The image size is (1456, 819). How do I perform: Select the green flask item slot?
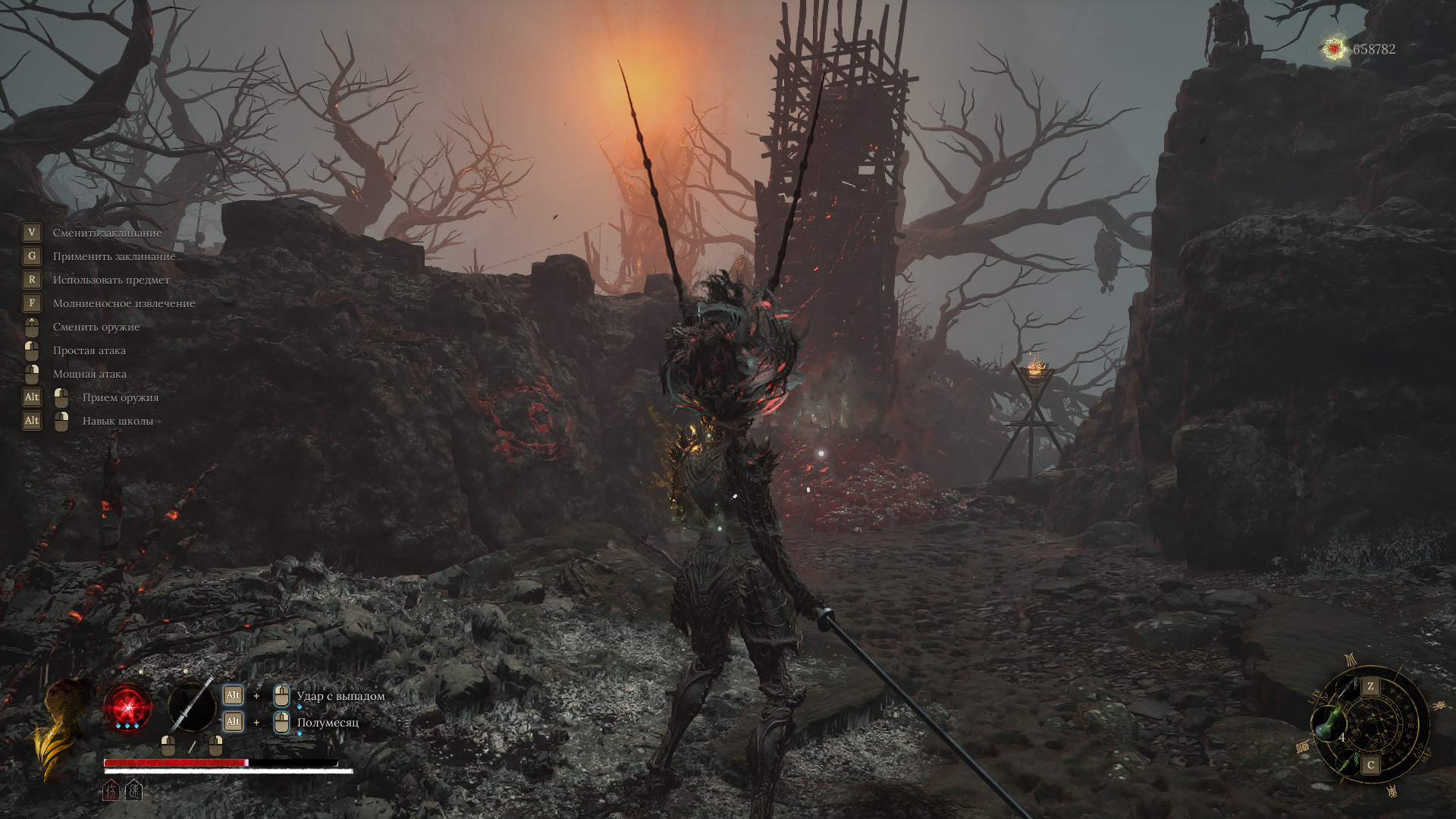[x=1327, y=723]
